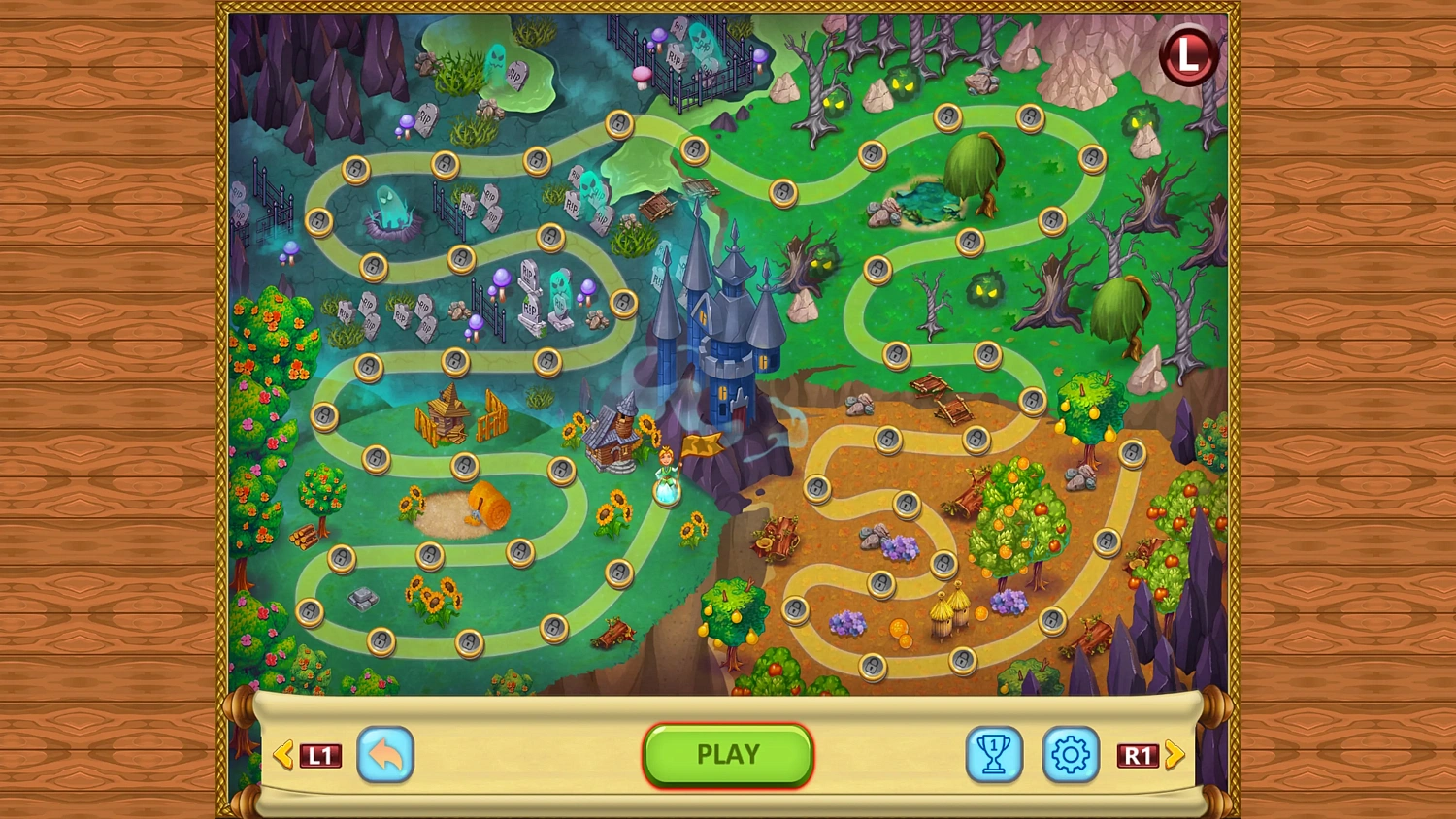The image size is (1456, 819).
Task: Select the princess character on the map
Action: (665, 475)
